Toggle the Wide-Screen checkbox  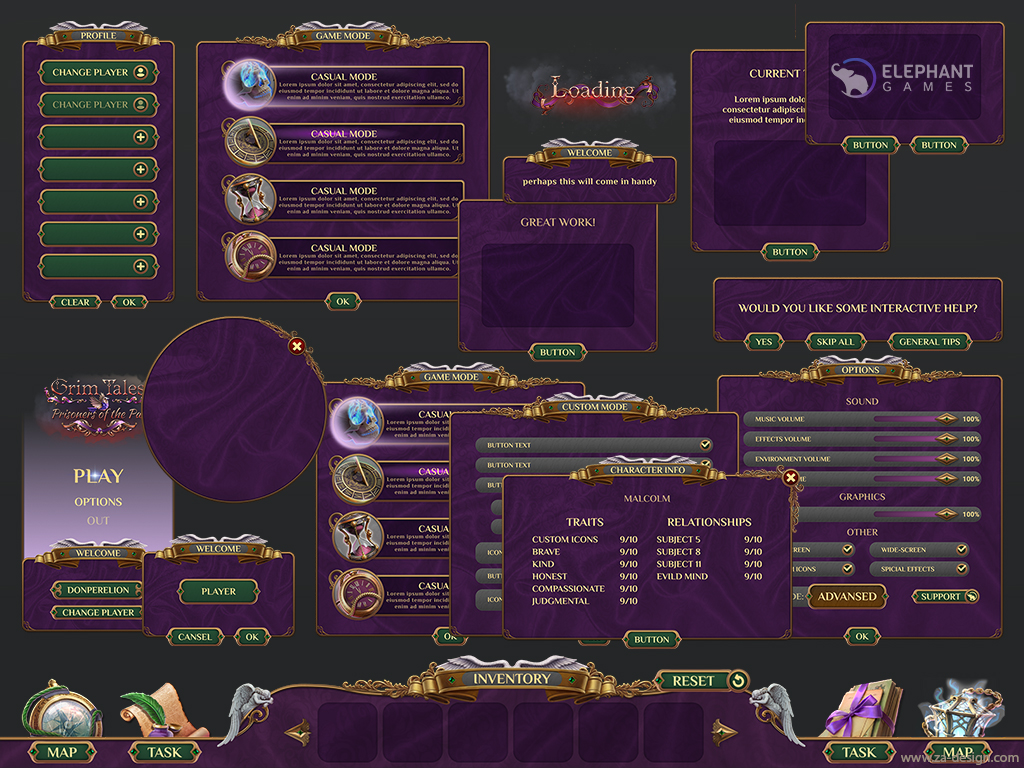coord(961,550)
